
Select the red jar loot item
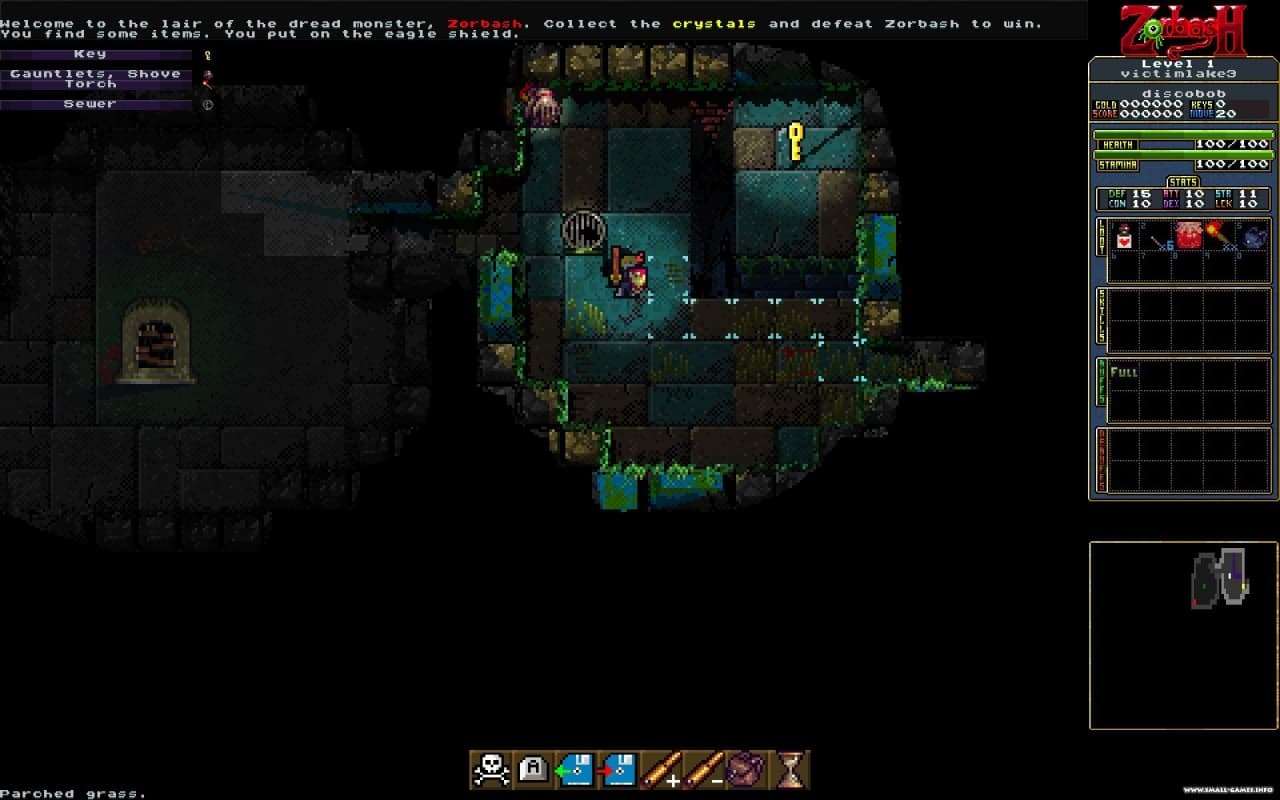pyautogui.click(x=1189, y=236)
